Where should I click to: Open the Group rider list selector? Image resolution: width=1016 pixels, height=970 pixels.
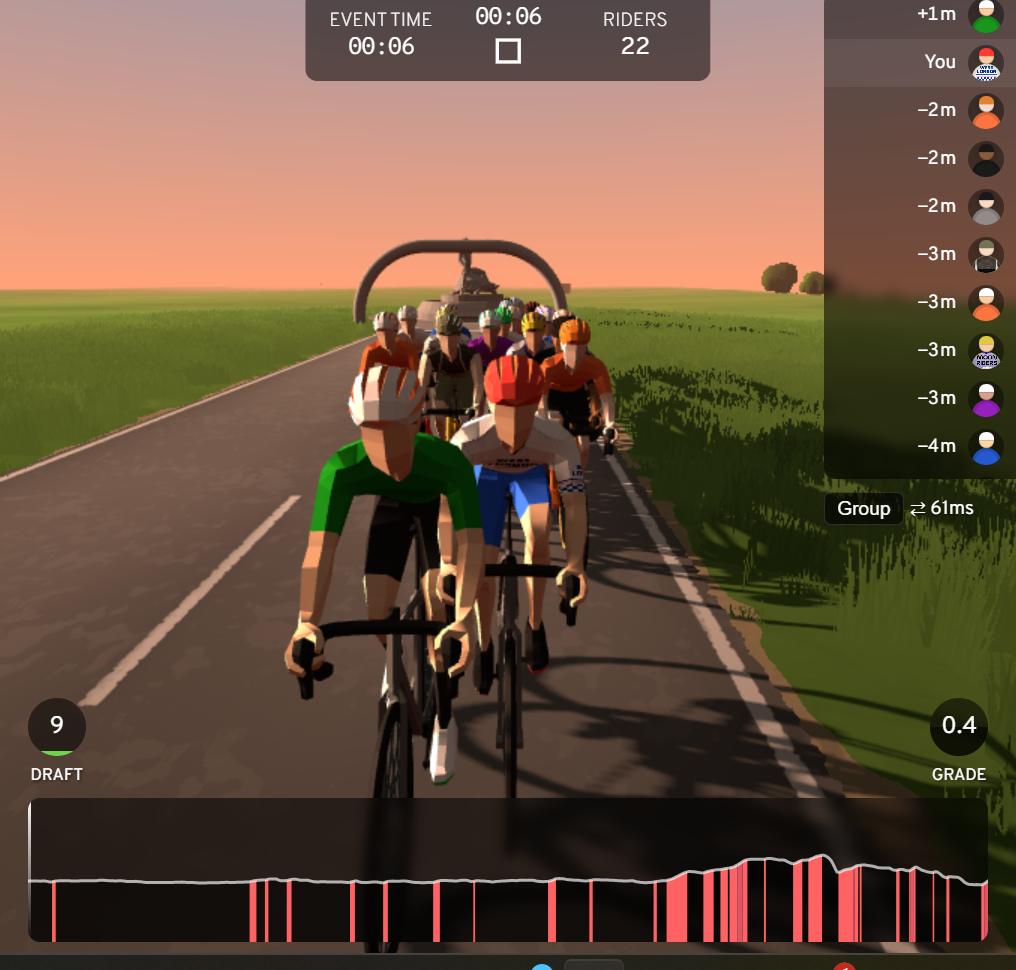(x=863, y=509)
